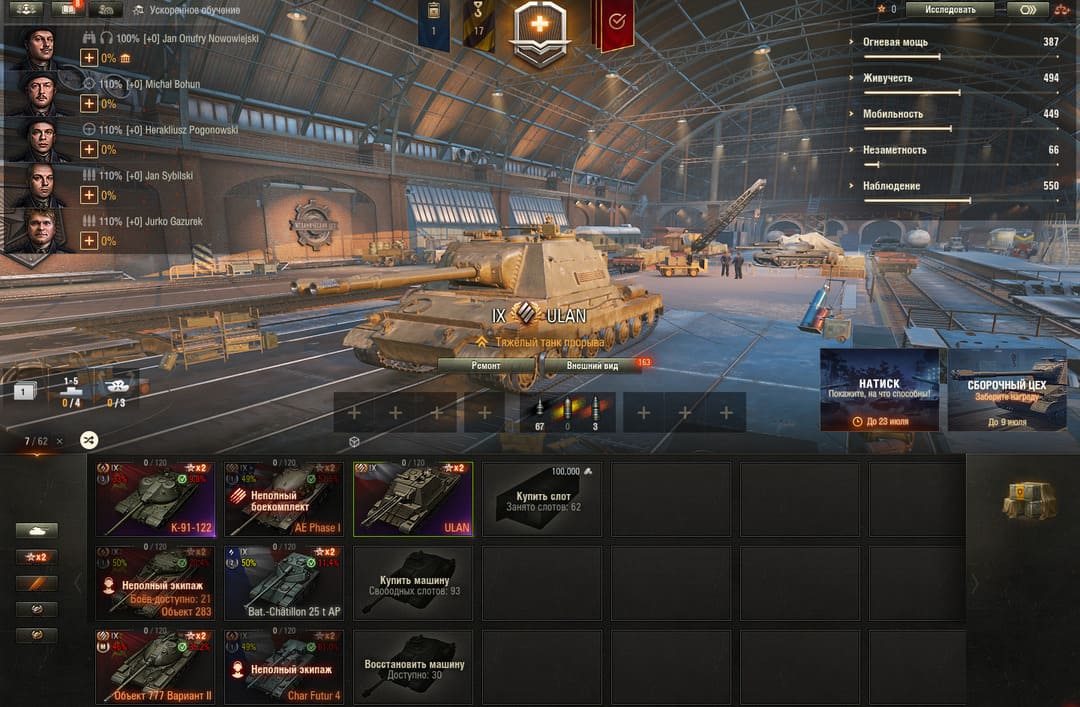Image resolution: width=1080 pixels, height=707 pixels.
Task: Open the ammunition shells loadout panel
Action: (x=567, y=412)
